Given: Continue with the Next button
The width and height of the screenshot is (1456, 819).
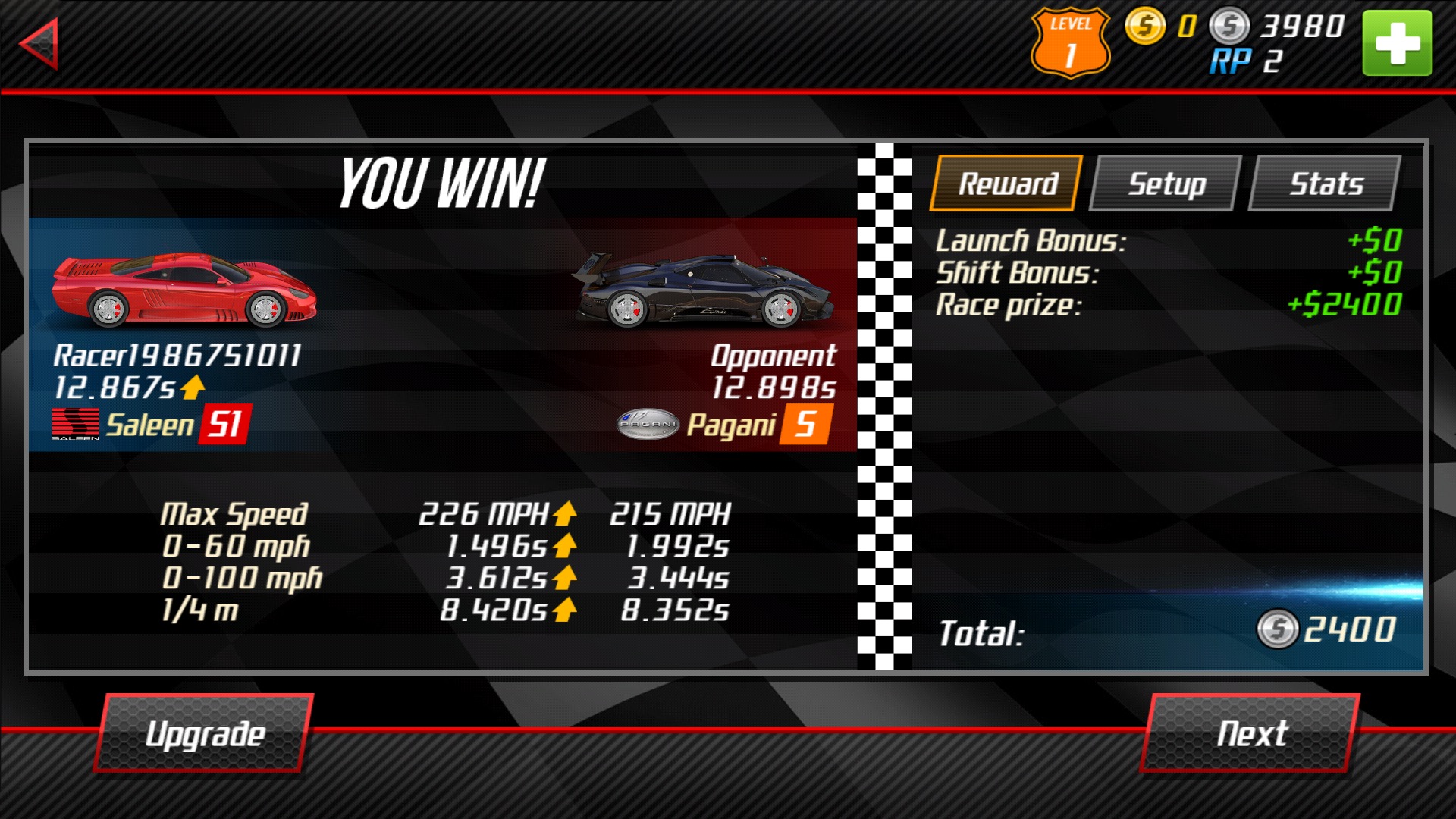Looking at the screenshot, I should pos(1251,733).
